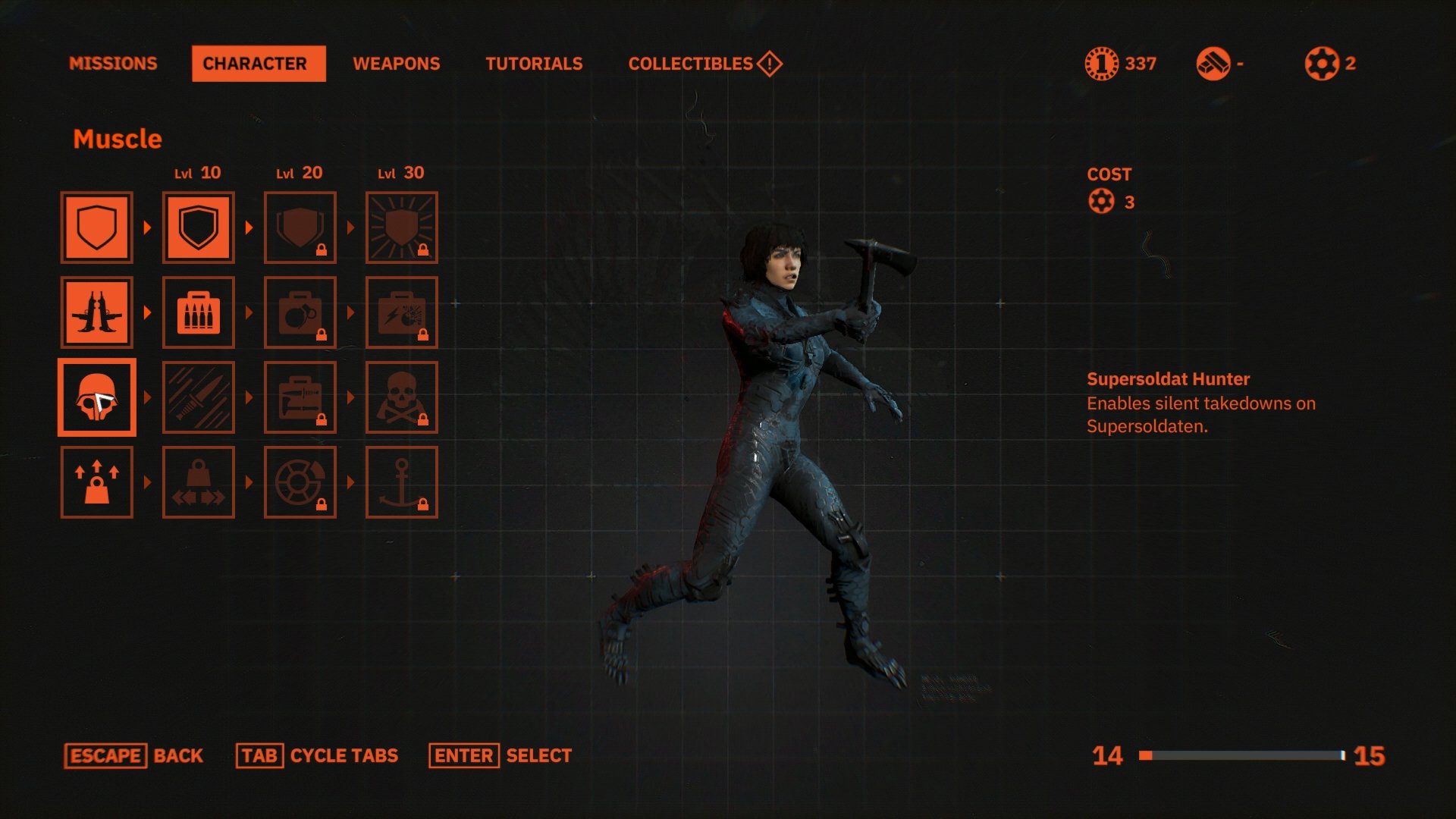Click the locked anchor perk icon

click(402, 482)
